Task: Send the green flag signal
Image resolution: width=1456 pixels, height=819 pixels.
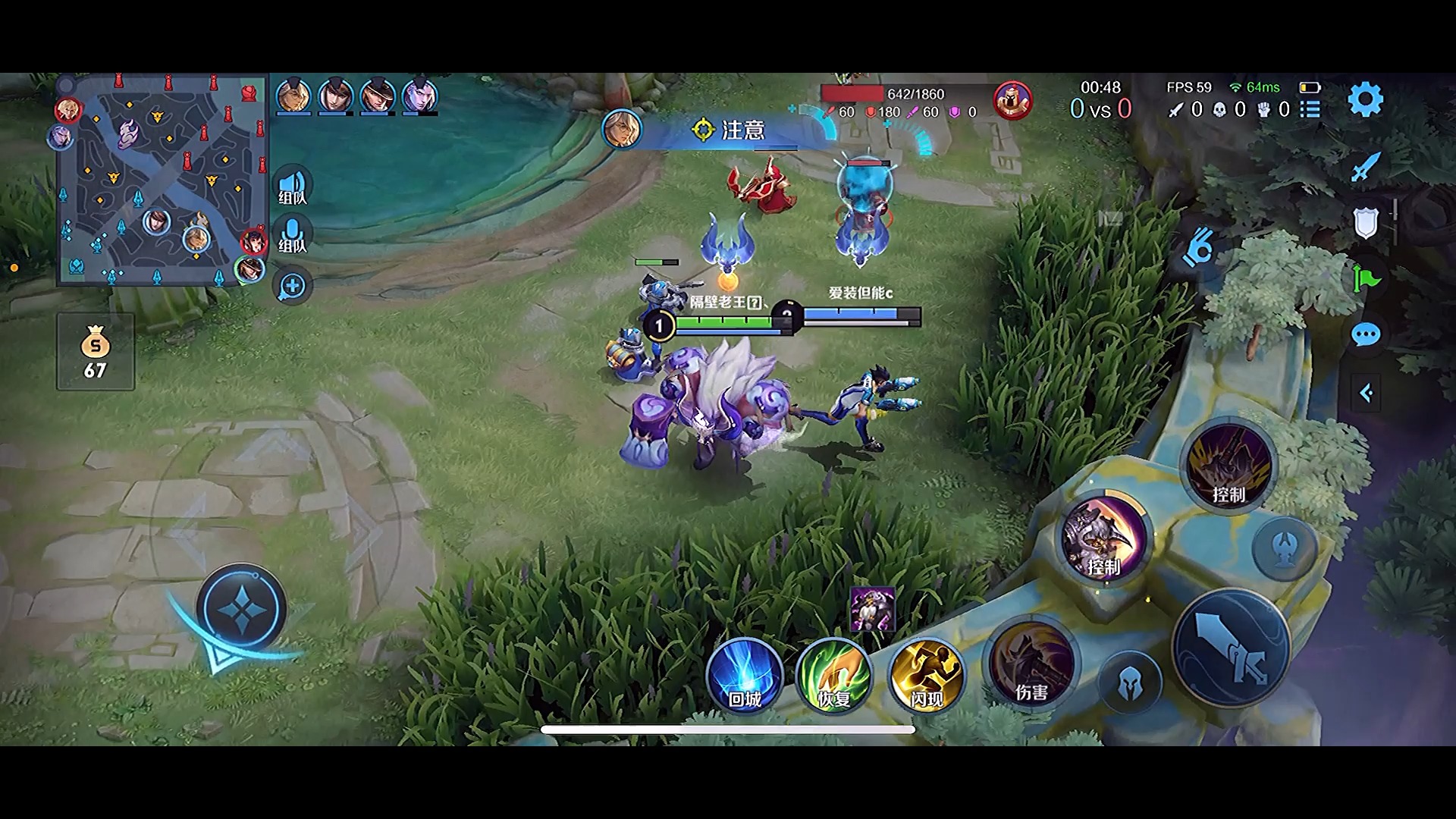Action: [1366, 278]
